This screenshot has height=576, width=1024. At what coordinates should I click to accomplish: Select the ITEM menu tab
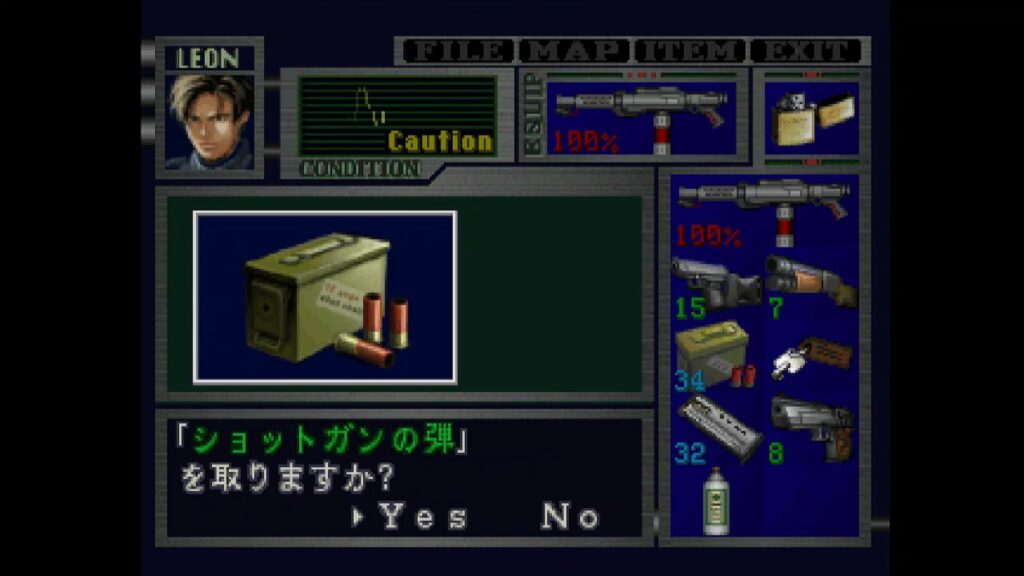691,51
